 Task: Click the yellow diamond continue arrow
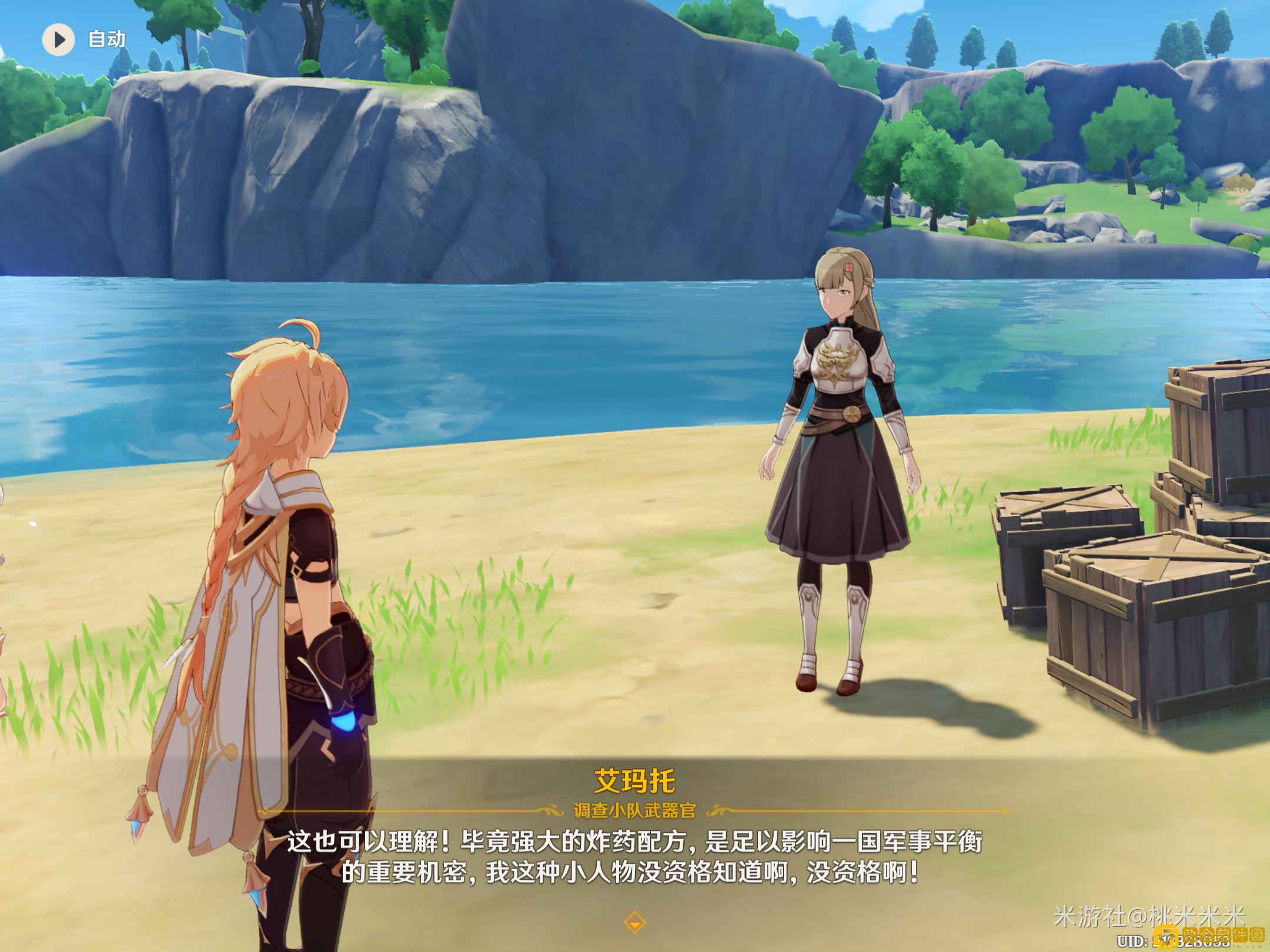(634, 922)
